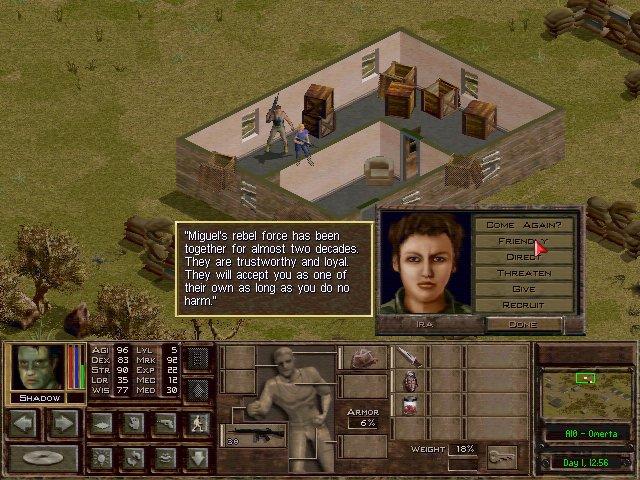This screenshot has height=480, width=640.
Task: Click the hat in the head slot
Action: pyautogui.click(x=362, y=358)
